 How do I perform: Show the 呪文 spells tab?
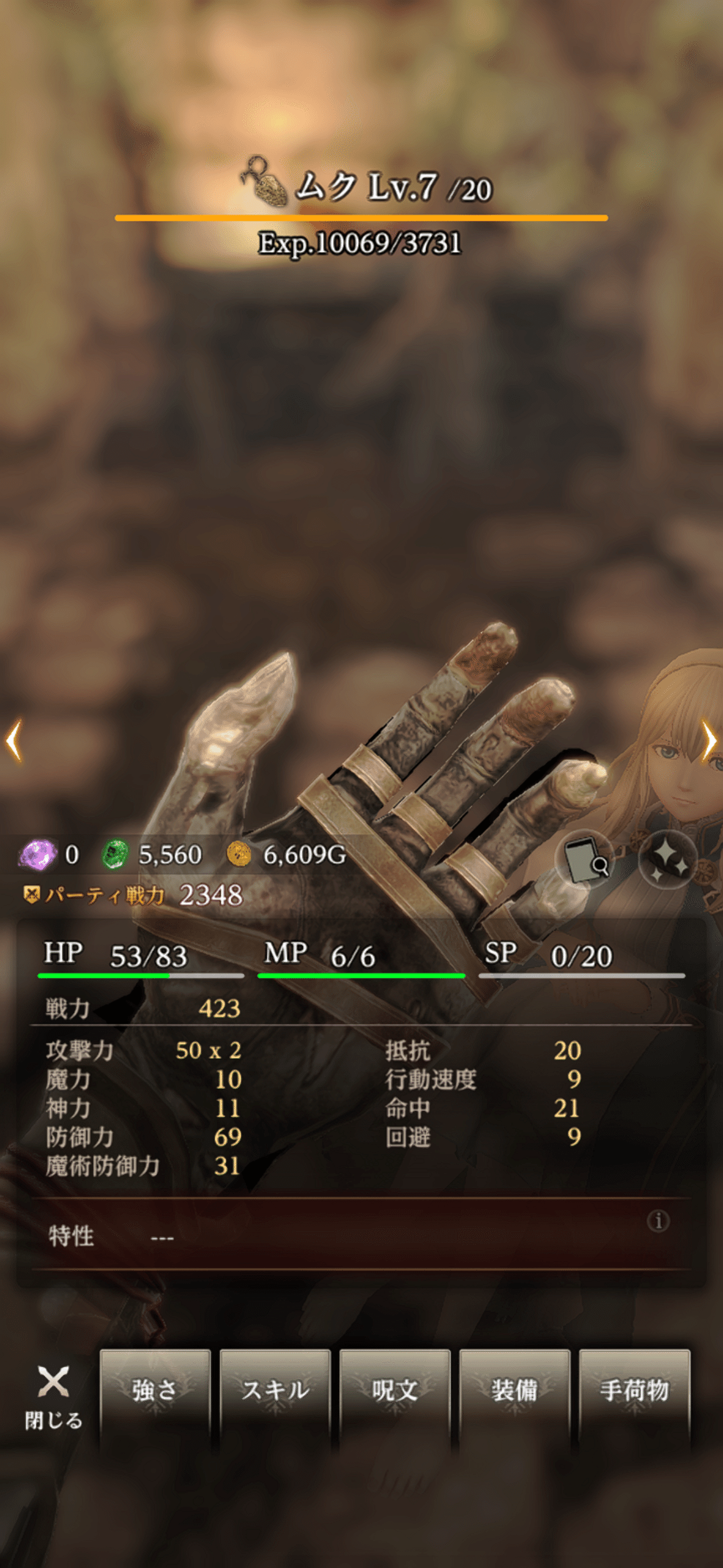coord(395,1390)
